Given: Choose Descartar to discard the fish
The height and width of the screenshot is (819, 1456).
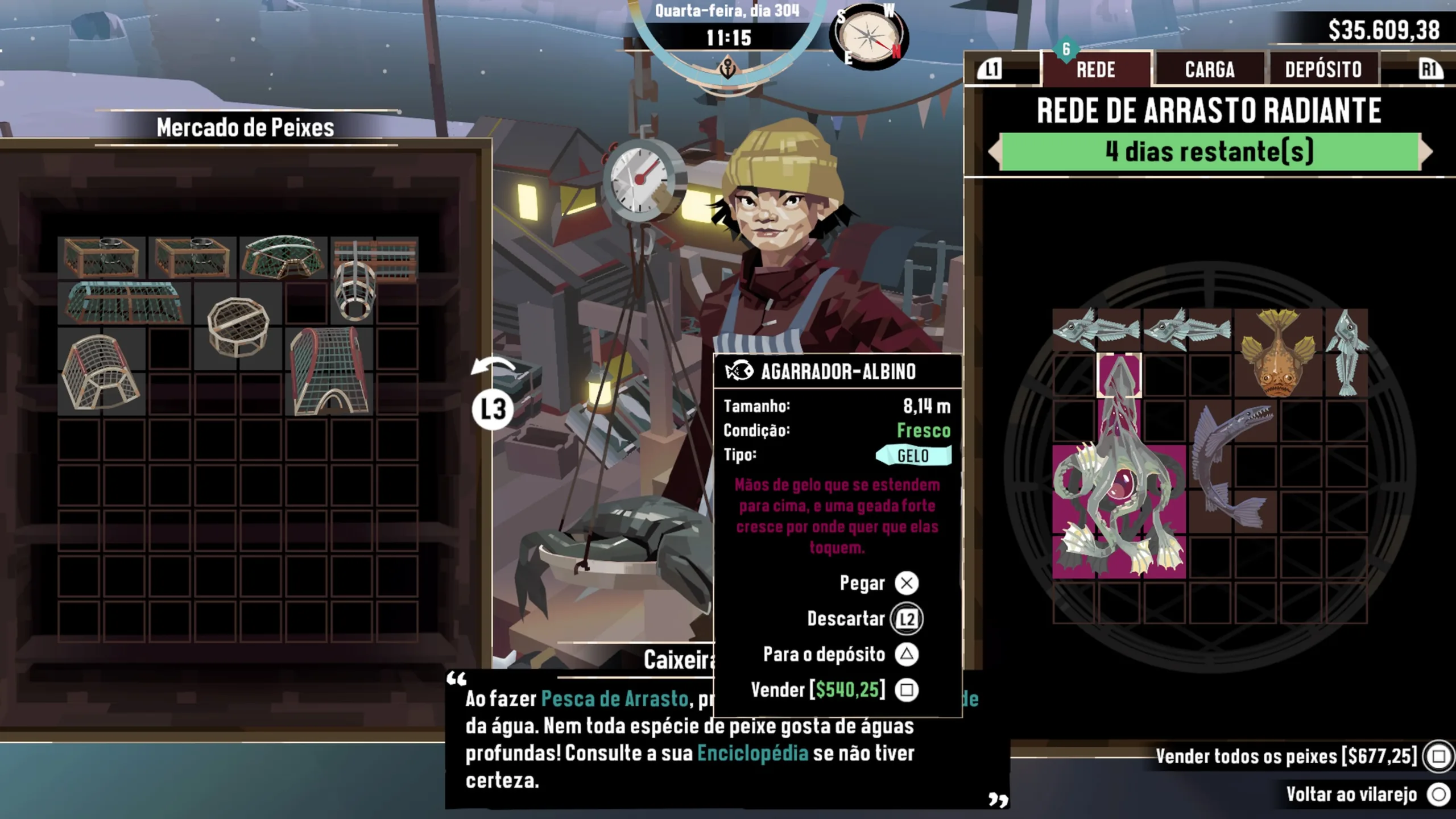Looking at the screenshot, I should point(906,619).
